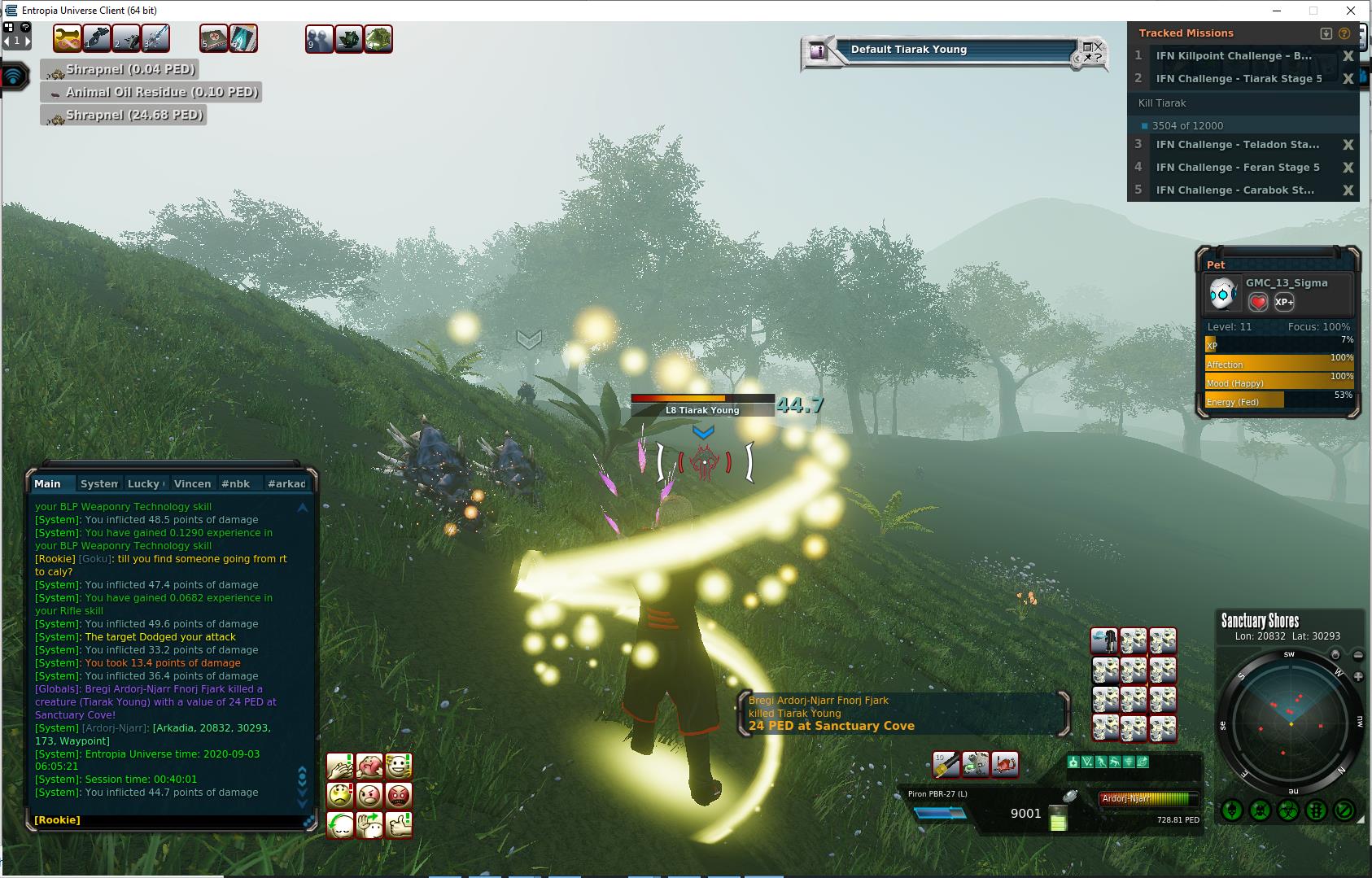This screenshot has height=878, width=1372.
Task: Switch to the System chat tab
Action: [99, 483]
